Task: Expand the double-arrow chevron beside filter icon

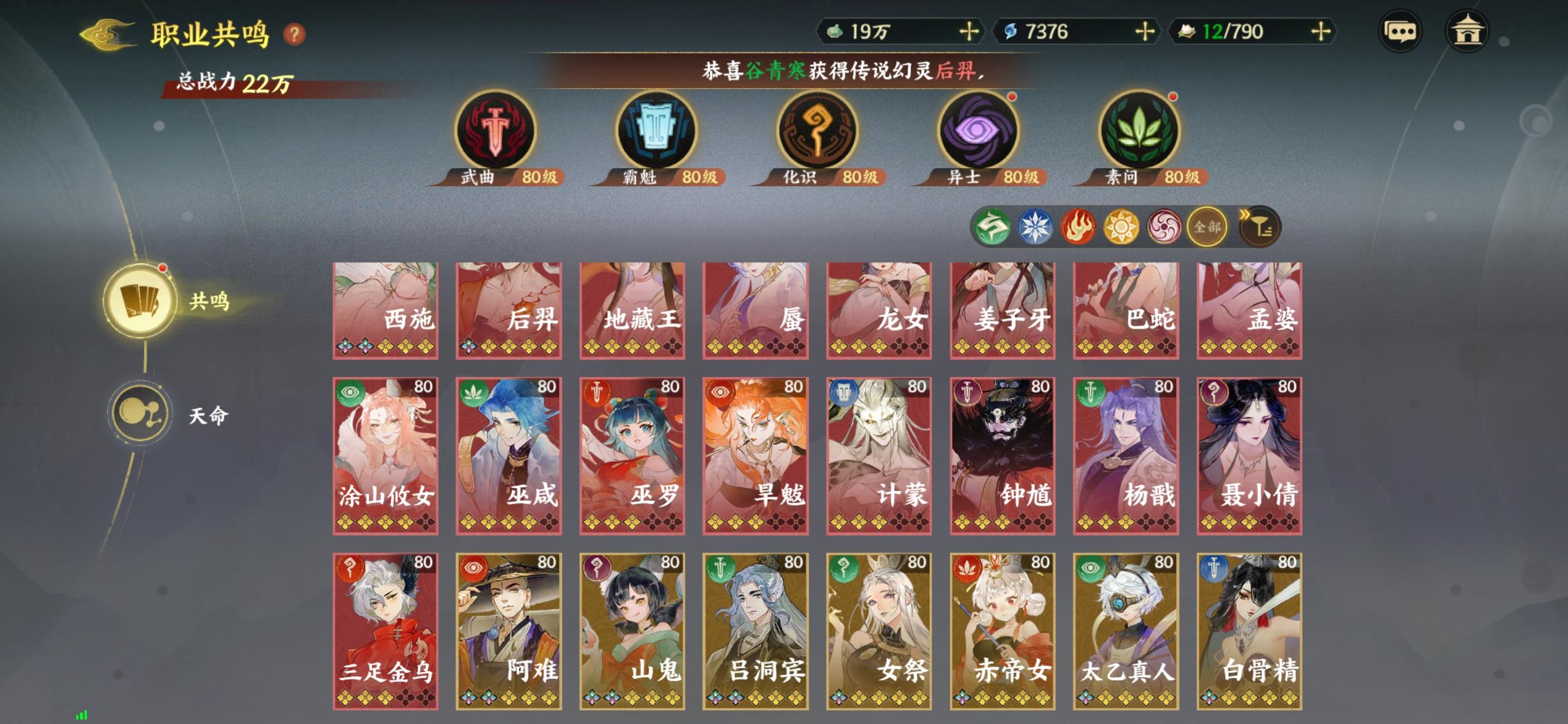Action: click(1246, 214)
